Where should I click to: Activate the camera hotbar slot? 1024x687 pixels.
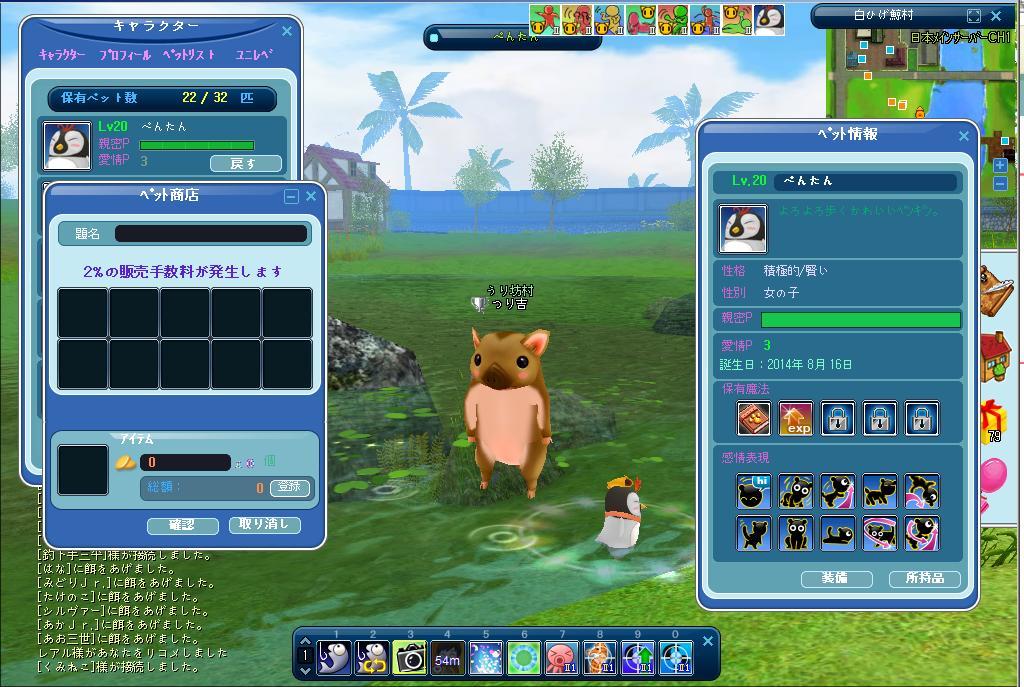coord(409,657)
